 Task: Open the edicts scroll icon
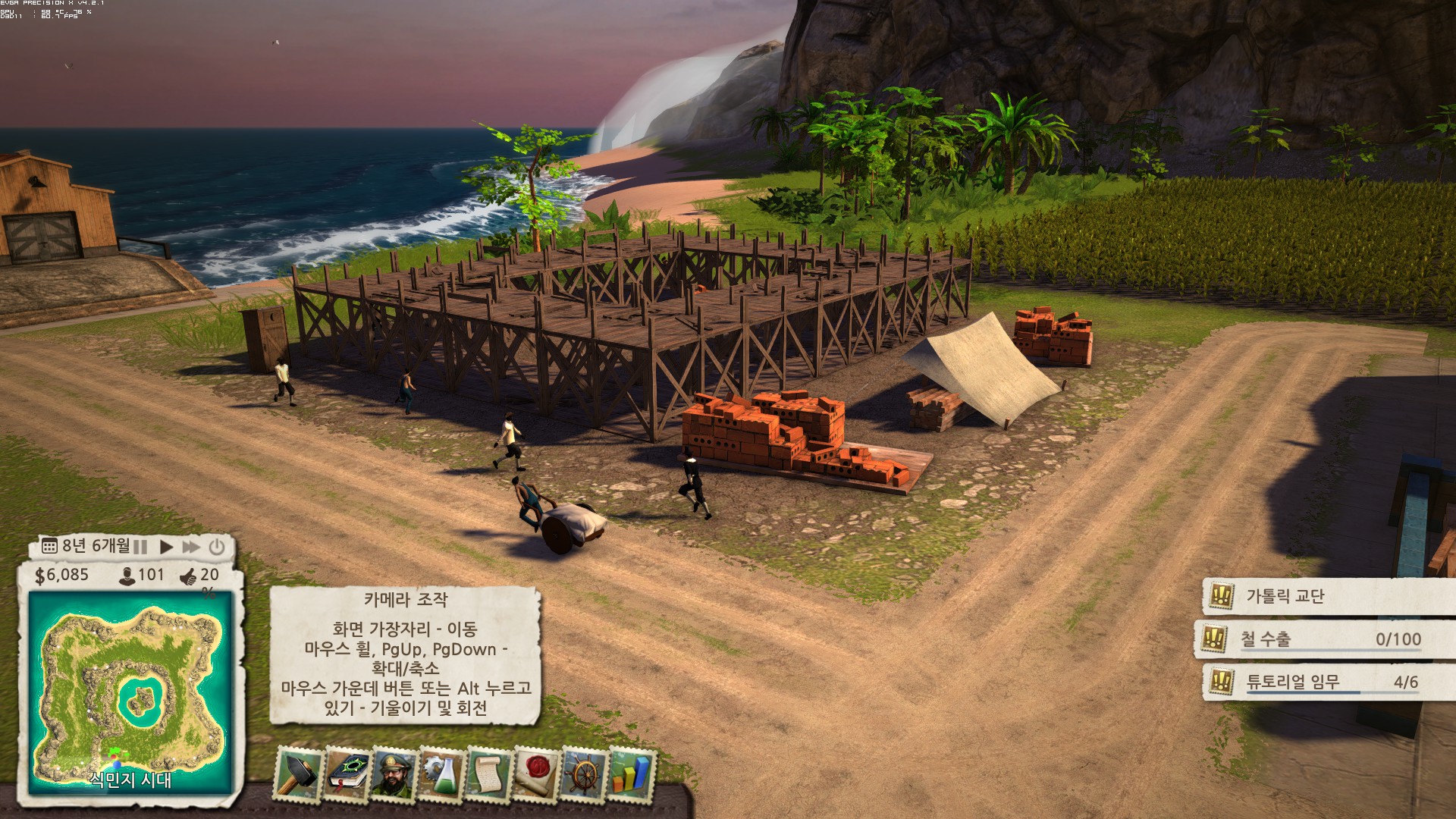488,773
